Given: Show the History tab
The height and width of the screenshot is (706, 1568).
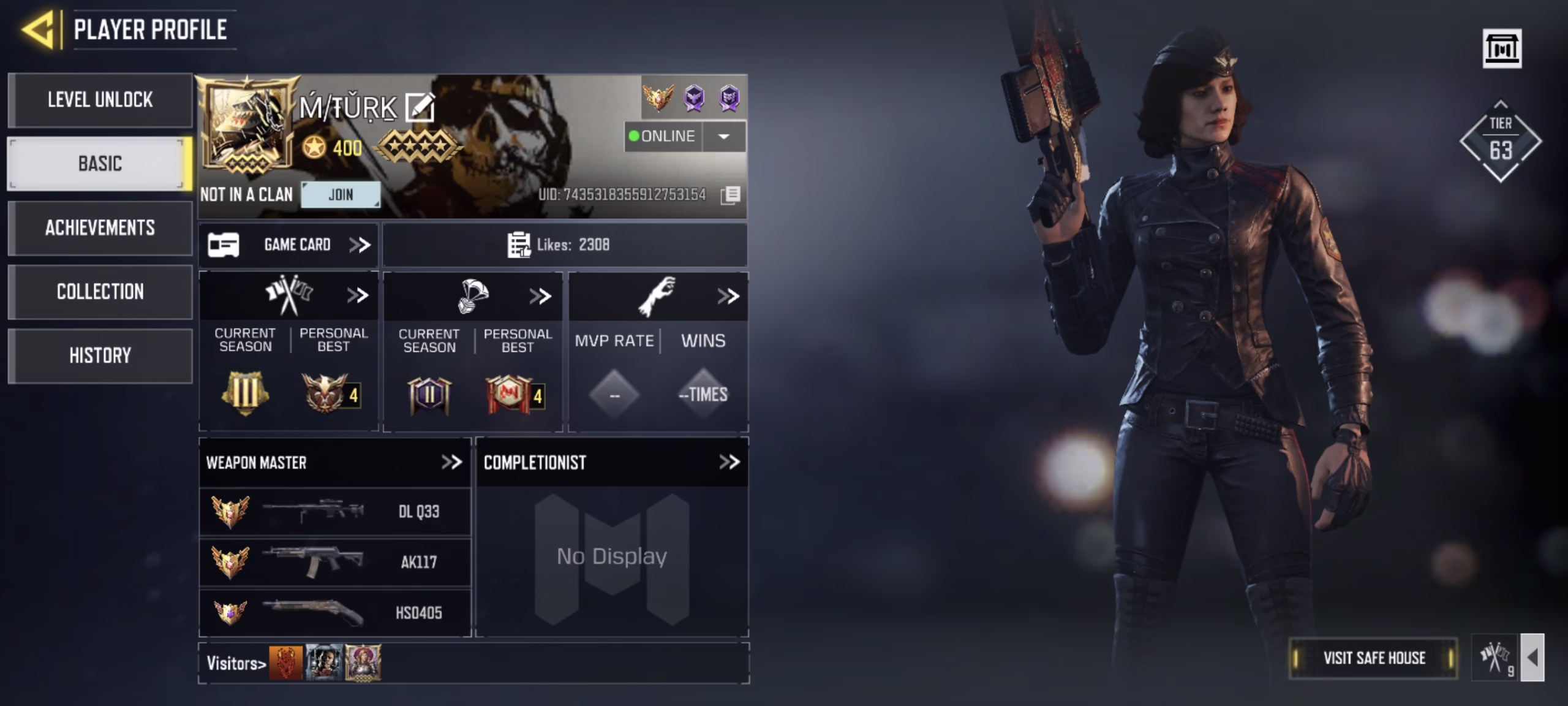Looking at the screenshot, I should [x=100, y=355].
